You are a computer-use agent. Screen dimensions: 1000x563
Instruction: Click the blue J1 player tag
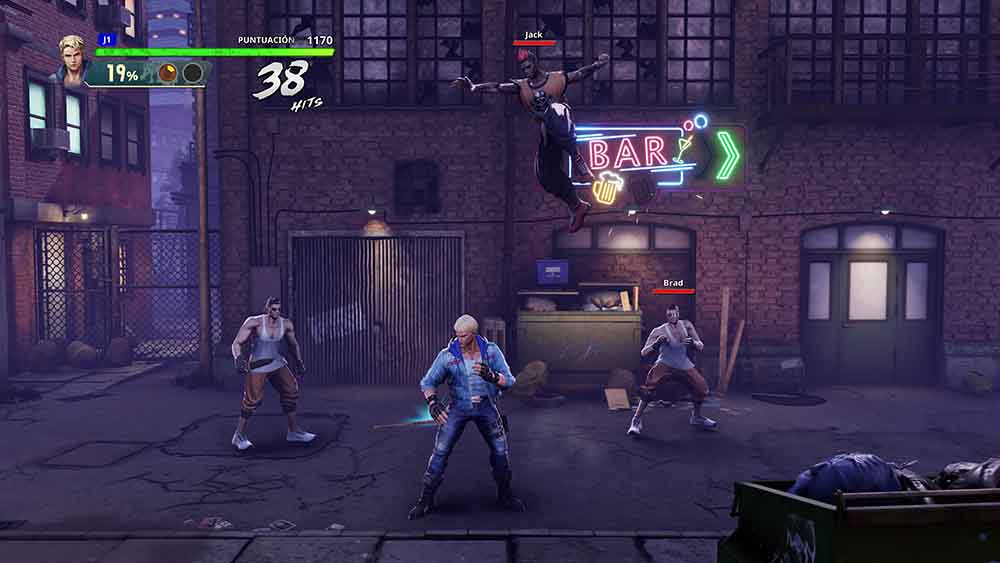click(106, 40)
